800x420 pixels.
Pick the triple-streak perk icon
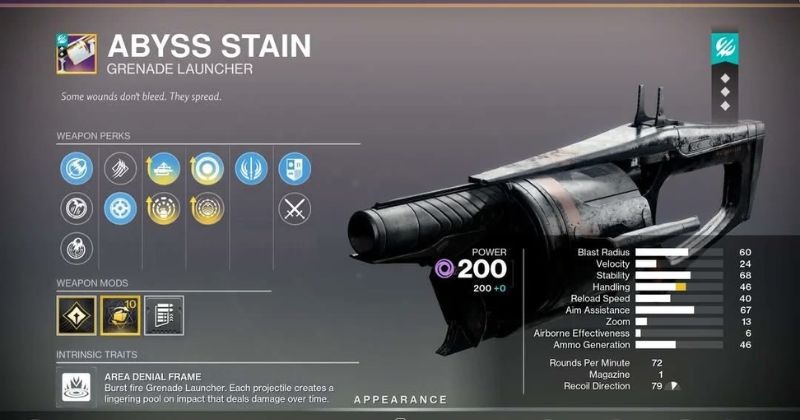click(120, 168)
